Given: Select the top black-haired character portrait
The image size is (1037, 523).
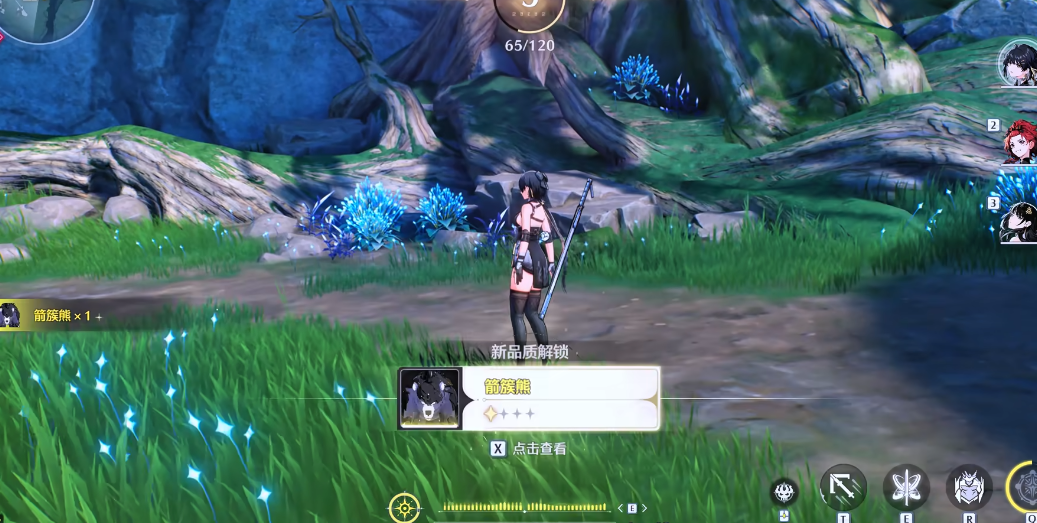Looking at the screenshot, I should [x=1020, y=63].
